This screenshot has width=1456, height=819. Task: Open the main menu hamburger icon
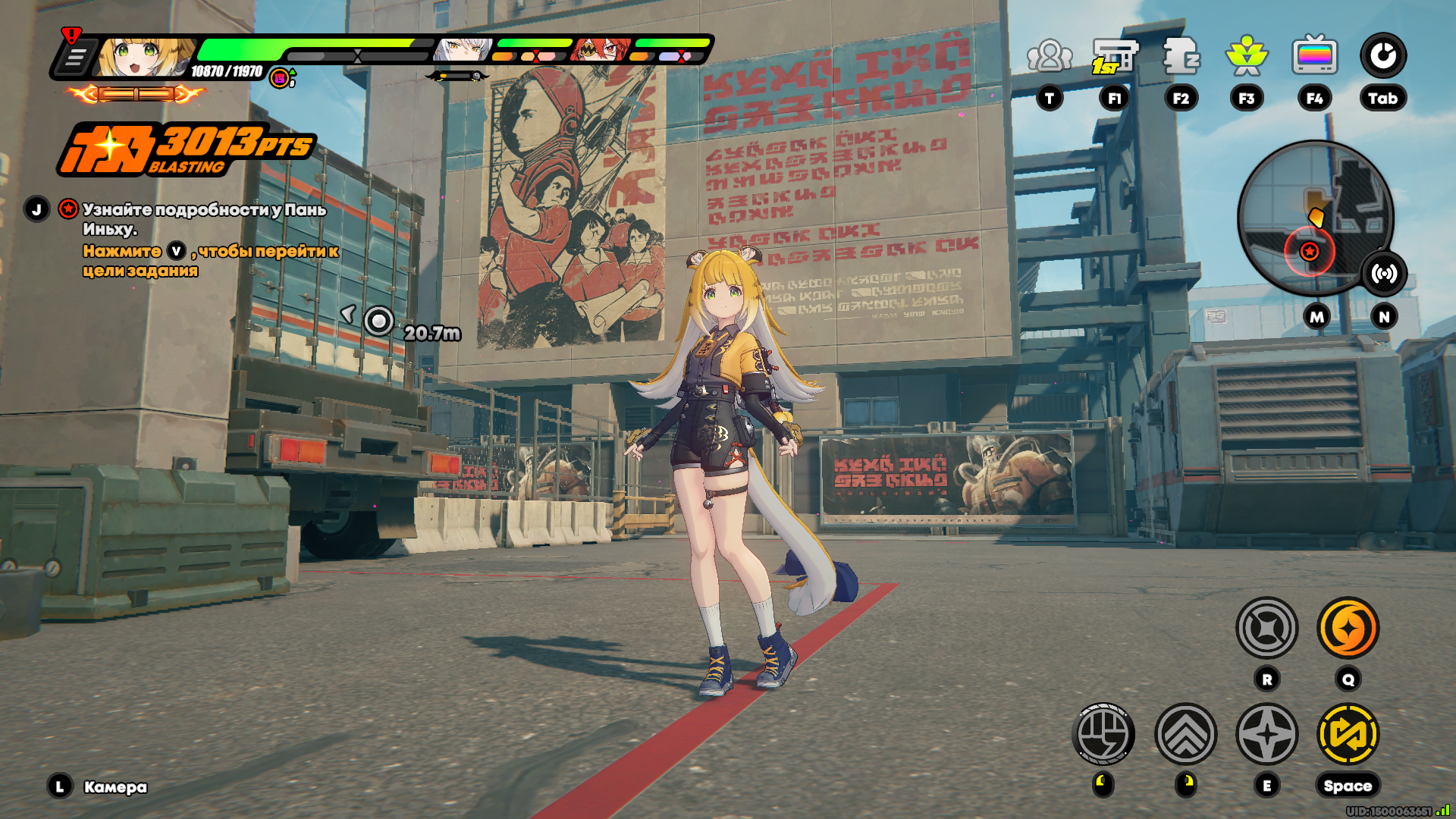(x=75, y=58)
